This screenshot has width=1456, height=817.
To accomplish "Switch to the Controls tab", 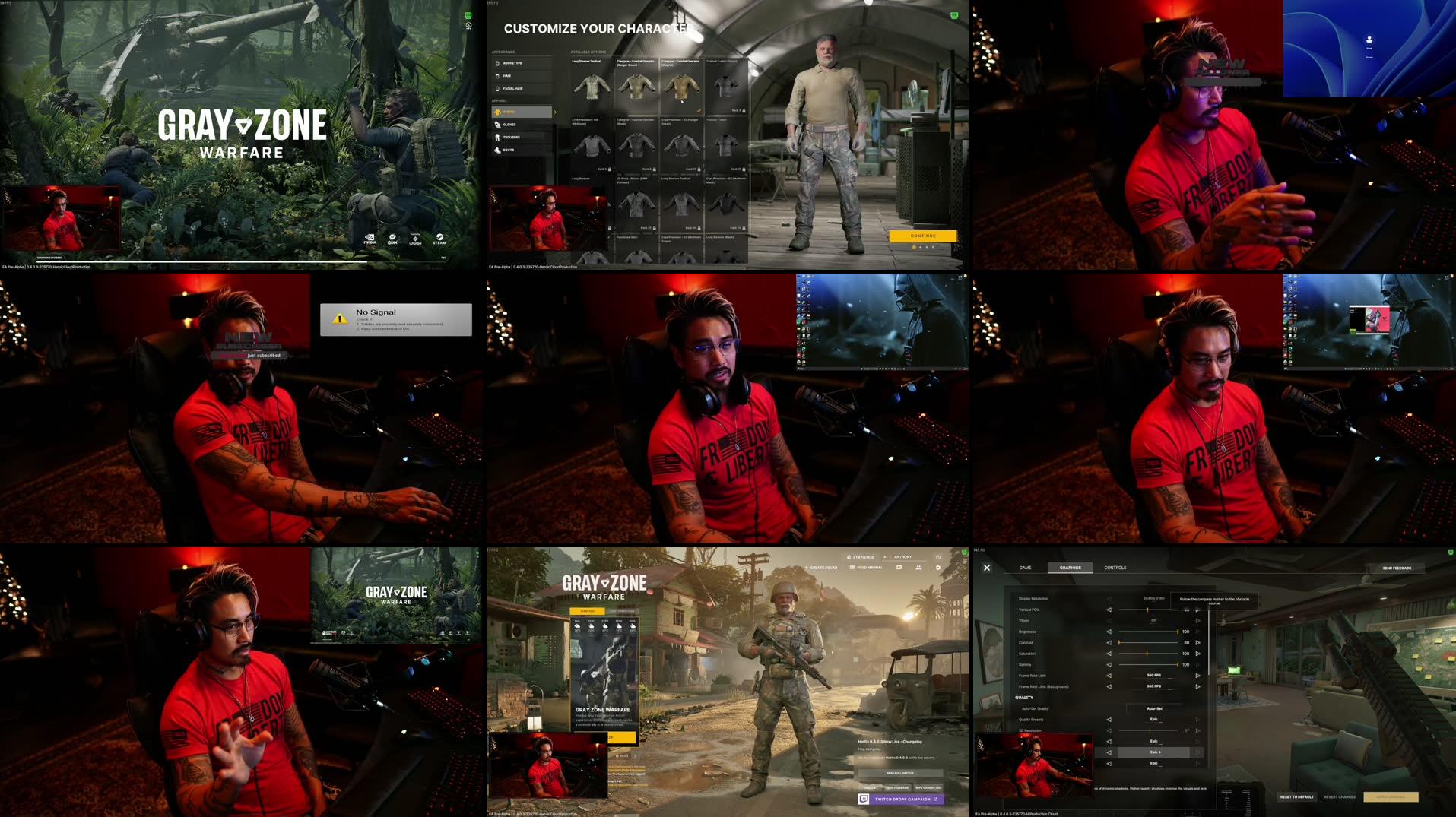I will (x=1115, y=568).
